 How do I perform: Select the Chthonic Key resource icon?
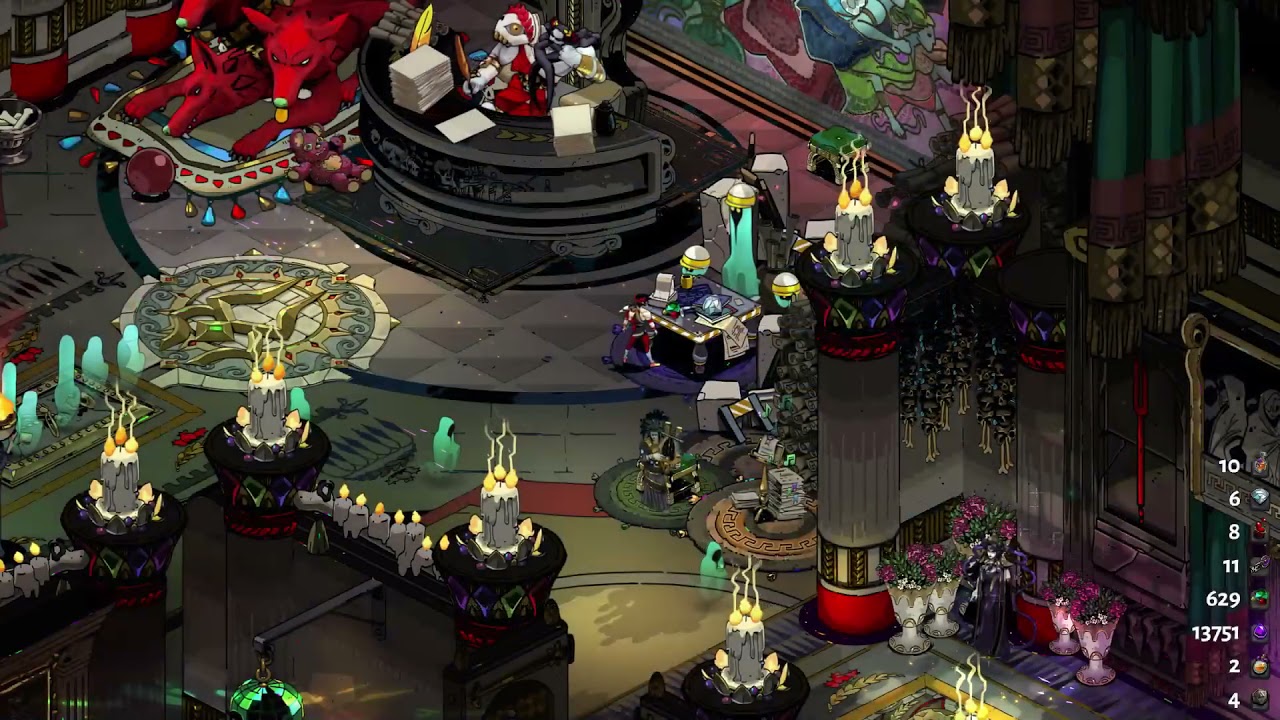point(1260,565)
